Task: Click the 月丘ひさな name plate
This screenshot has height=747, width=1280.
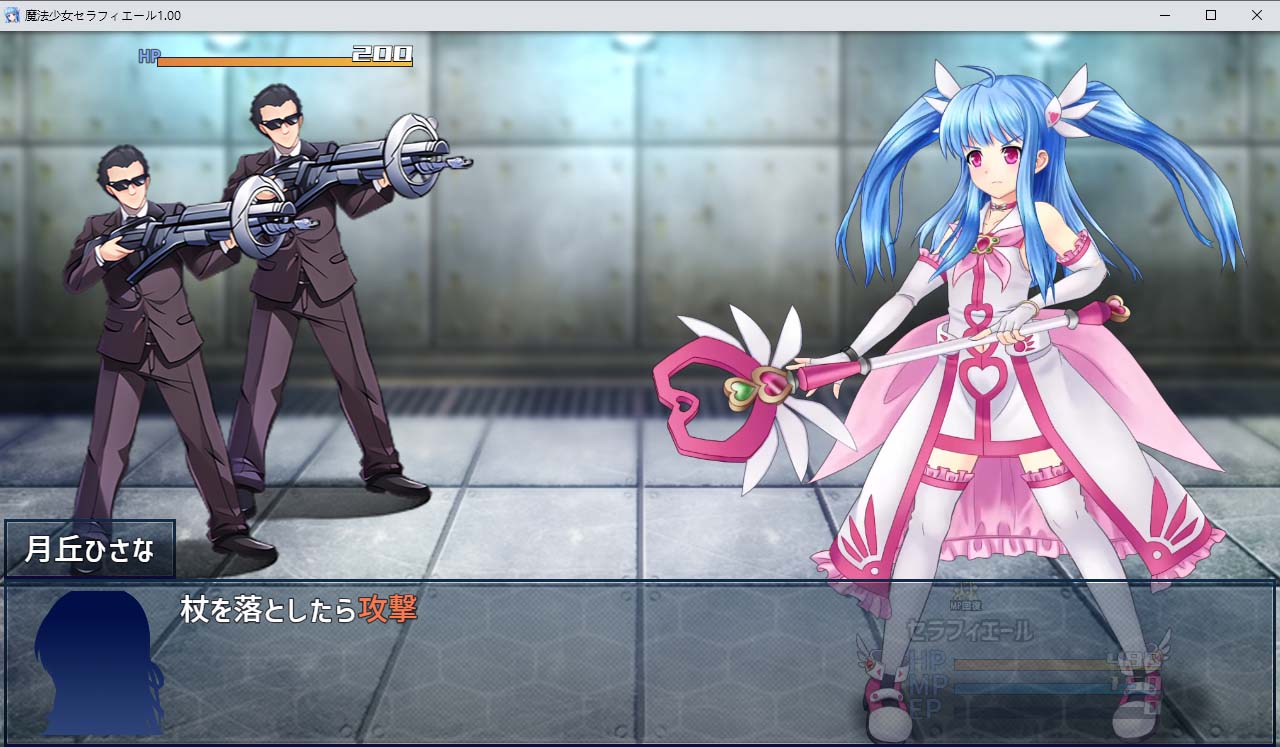Action: pos(88,547)
